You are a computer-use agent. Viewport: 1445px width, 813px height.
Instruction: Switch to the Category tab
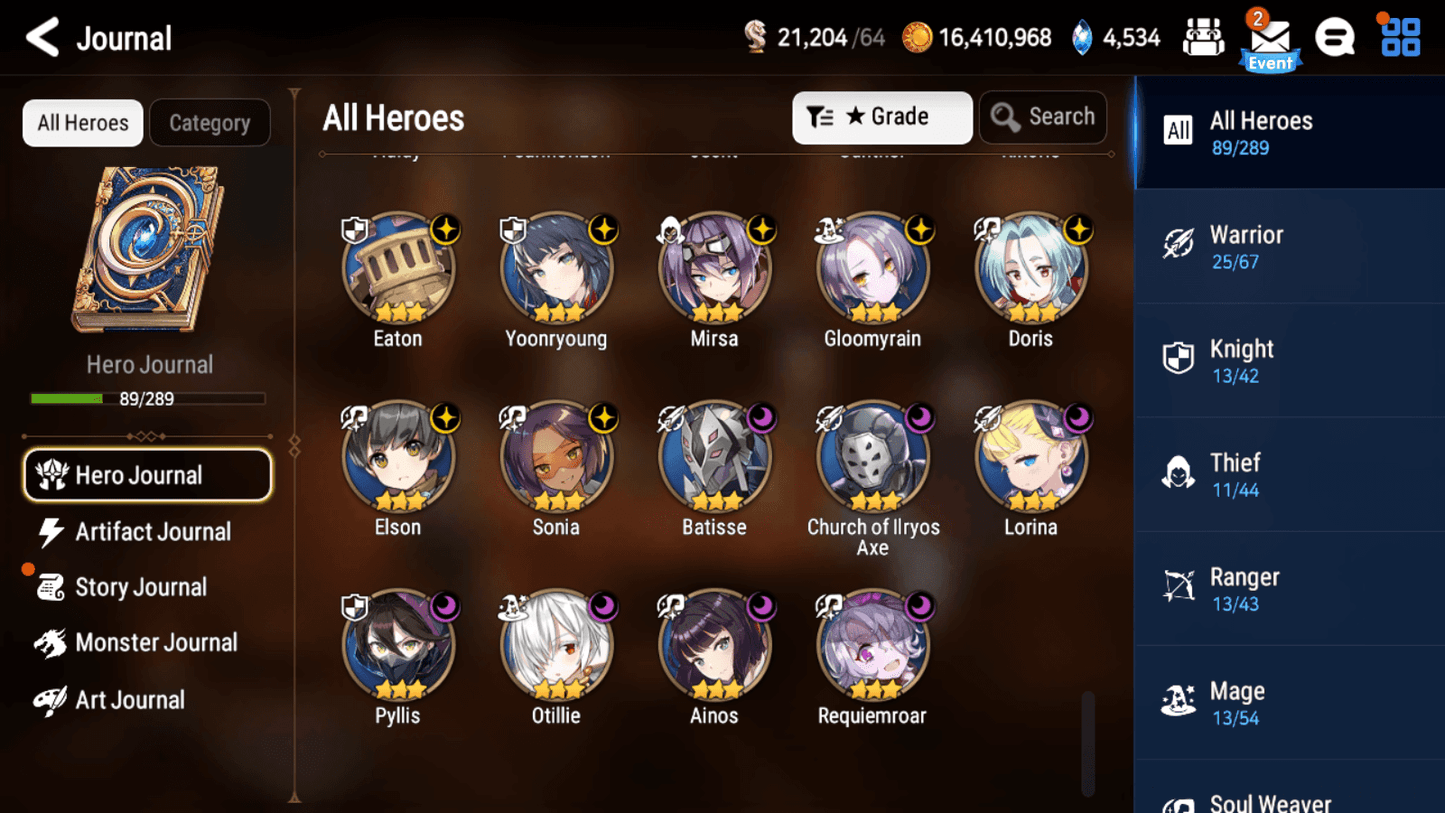point(209,123)
